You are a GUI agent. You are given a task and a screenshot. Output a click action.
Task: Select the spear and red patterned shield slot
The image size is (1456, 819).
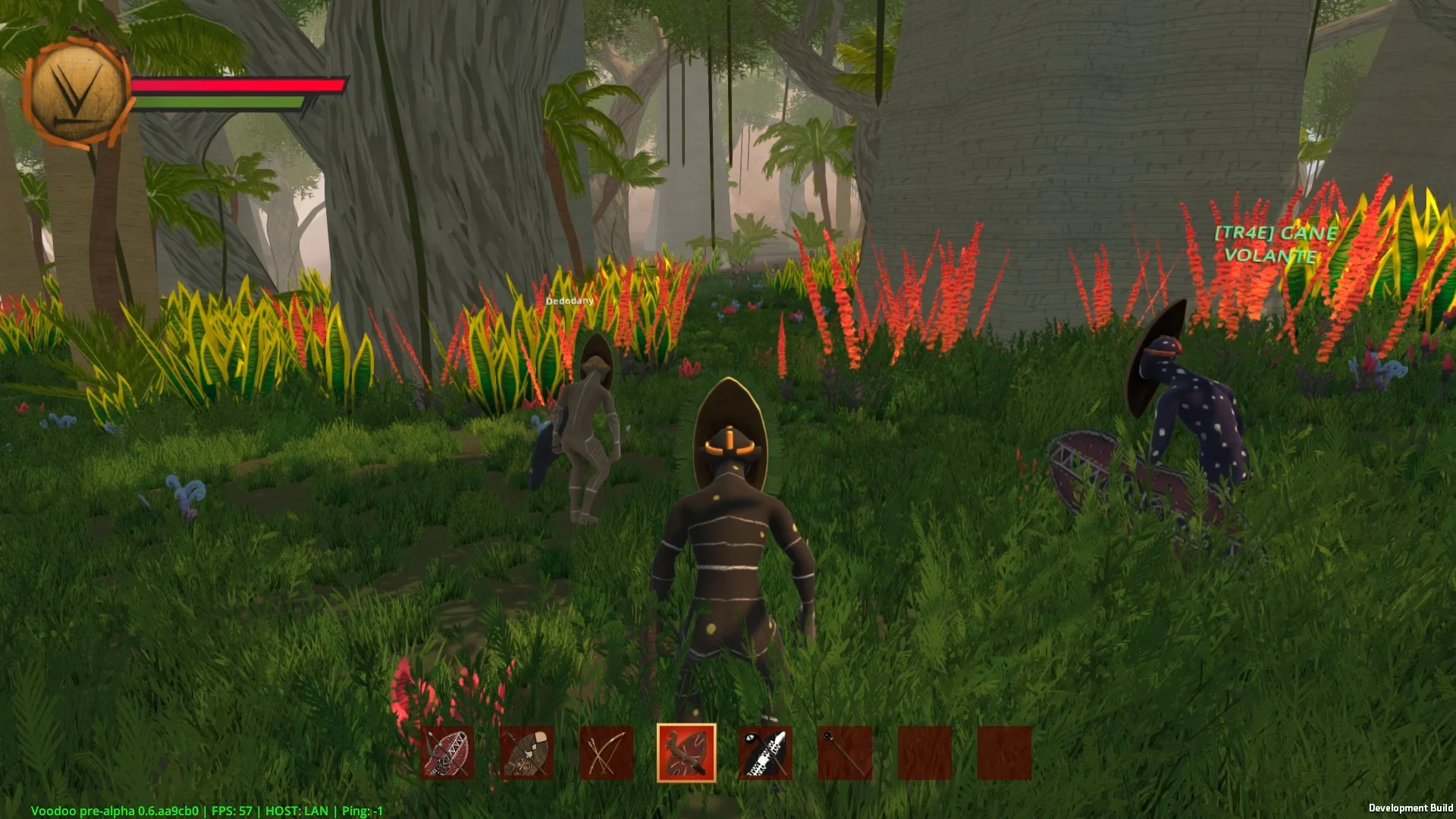coord(447,753)
